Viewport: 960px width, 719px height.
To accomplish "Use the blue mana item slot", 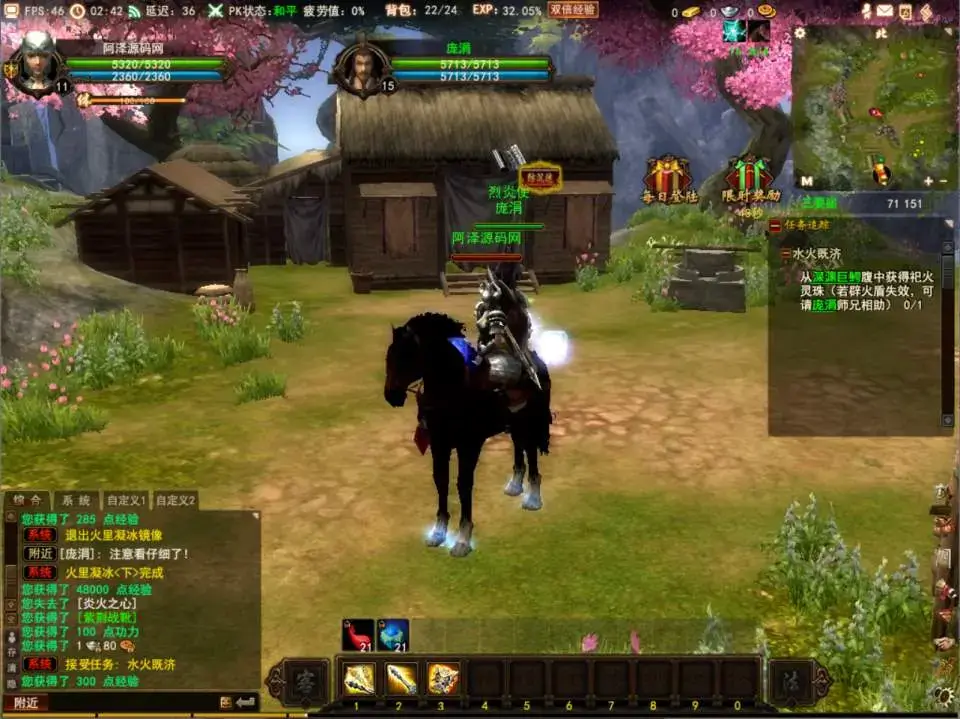I will [393, 635].
